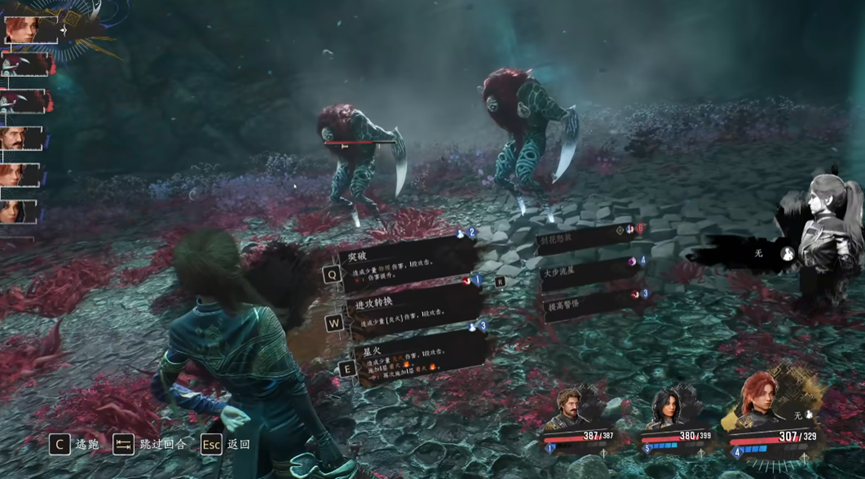Activate the 提高警惕 skill
The width and height of the screenshot is (865, 479).
pos(590,304)
